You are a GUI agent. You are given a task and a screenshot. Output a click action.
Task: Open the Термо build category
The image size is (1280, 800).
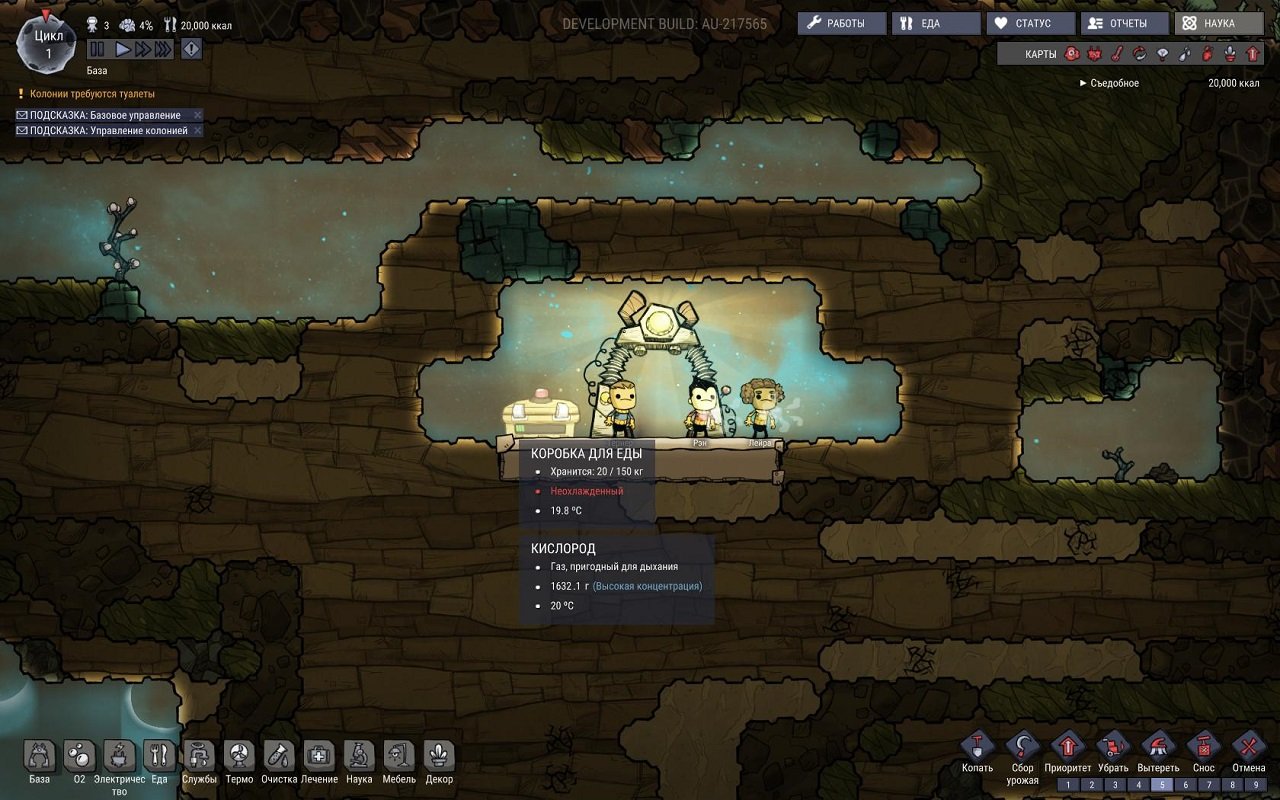point(238,755)
